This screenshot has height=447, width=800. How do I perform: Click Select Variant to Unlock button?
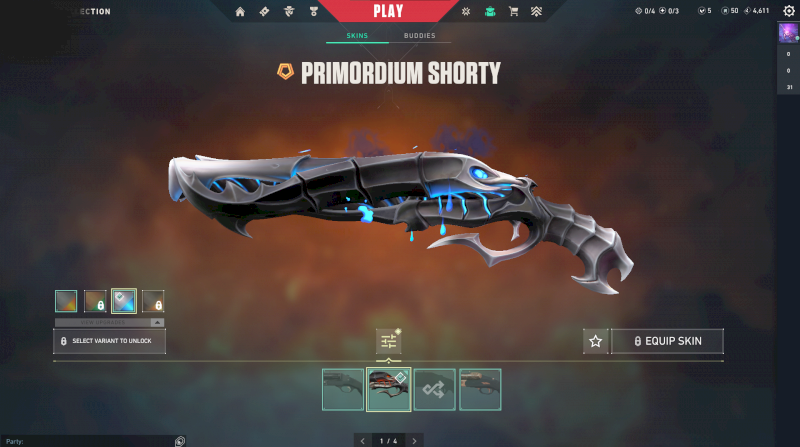pyautogui.click(x=109, y=341)
